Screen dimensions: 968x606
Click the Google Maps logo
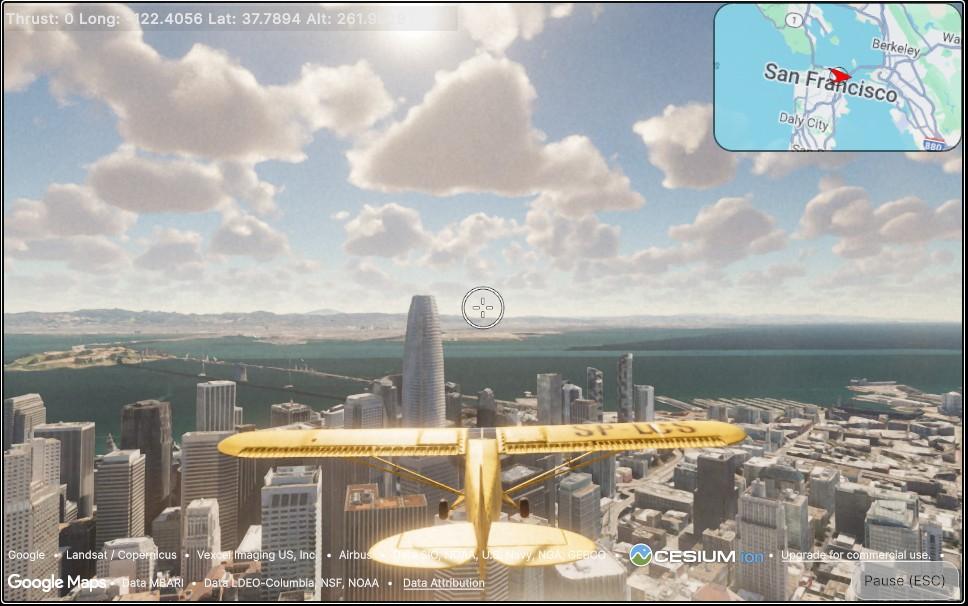57,582
